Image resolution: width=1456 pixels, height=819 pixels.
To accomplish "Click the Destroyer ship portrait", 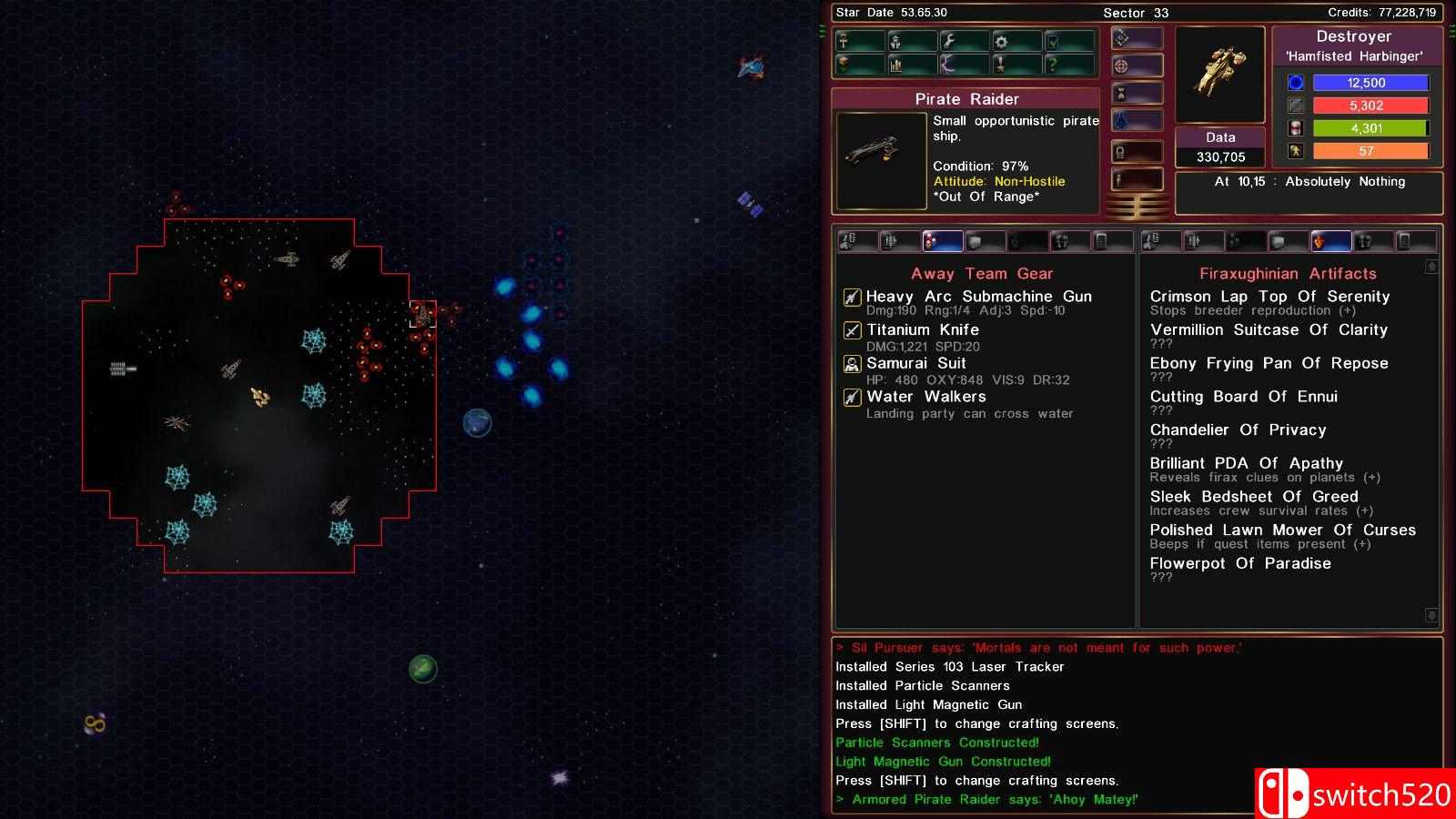I will [x=1219, y=74].
